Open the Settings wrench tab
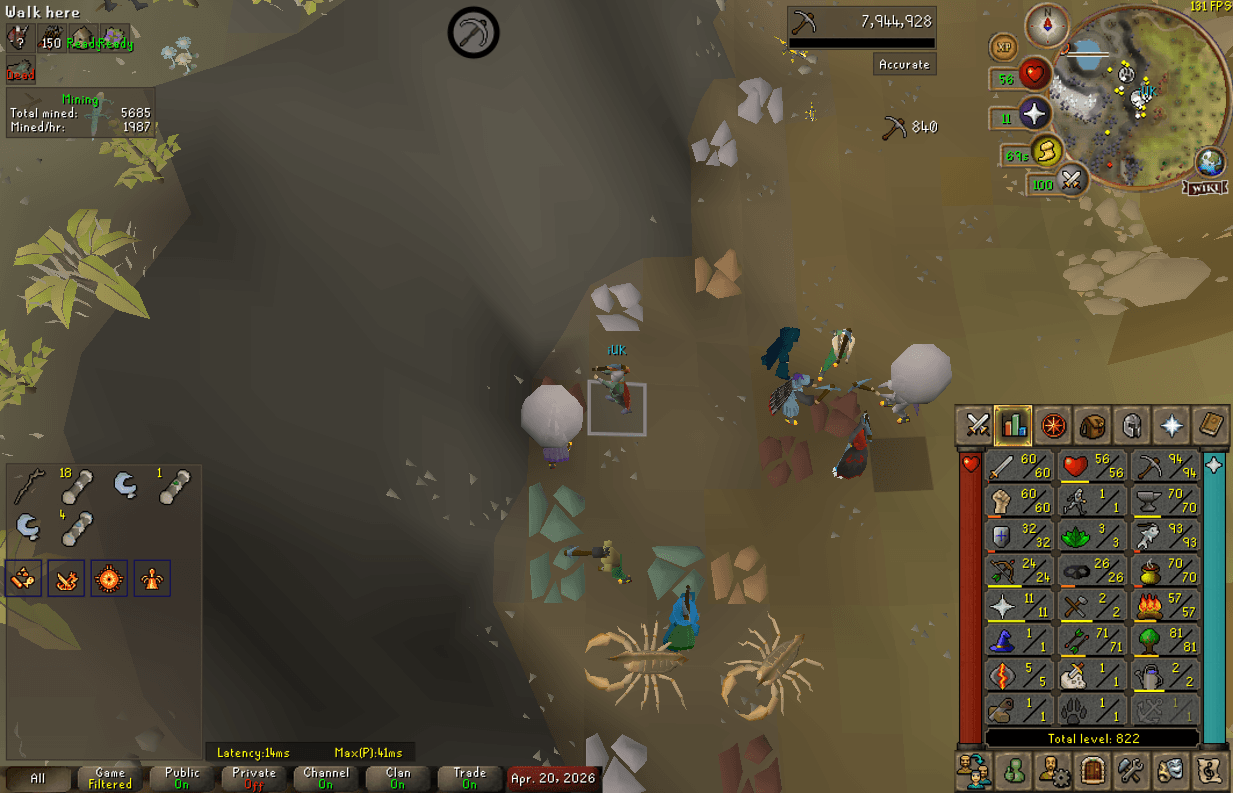The image size is (1233, 793). (x=1131, y=771)
